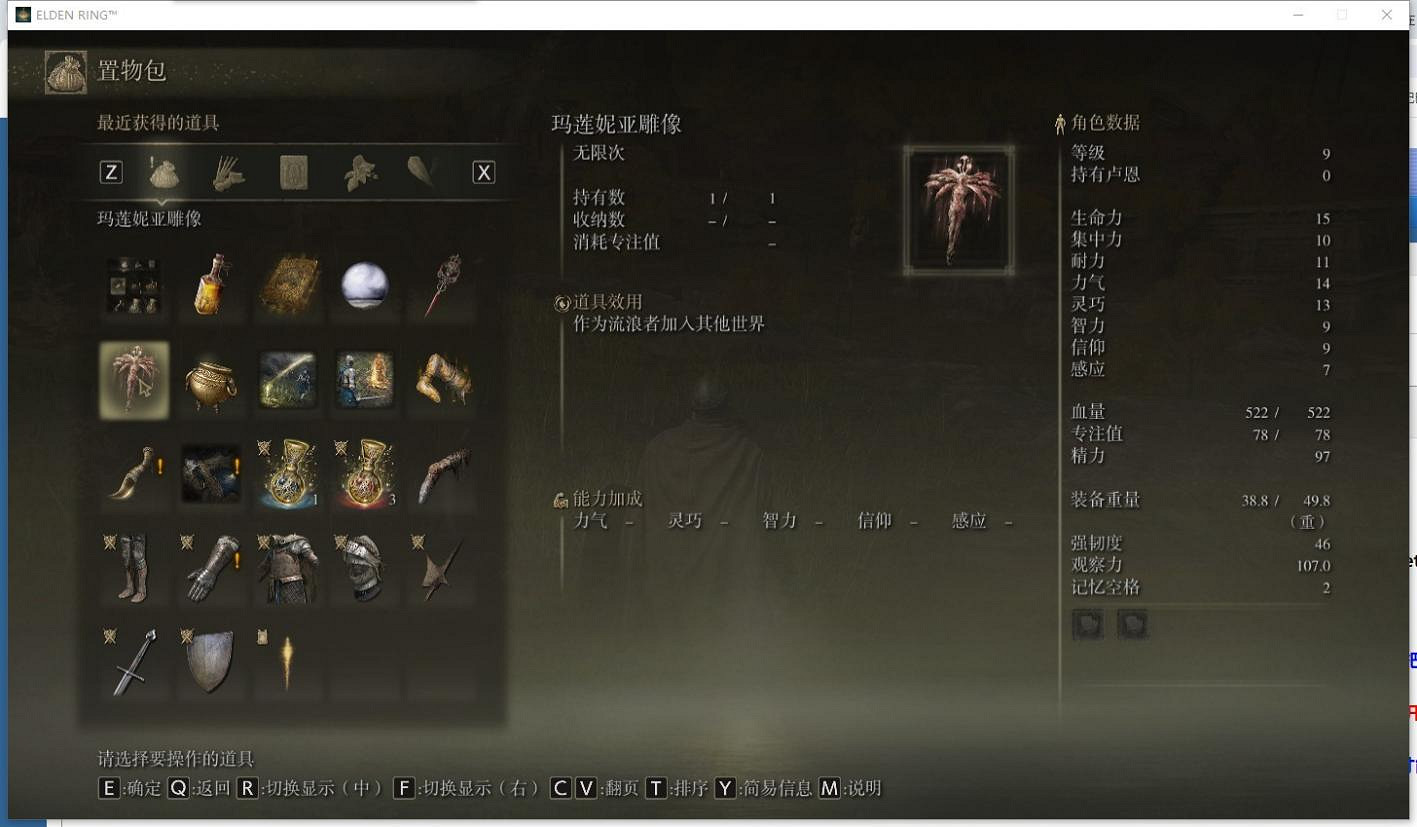
Task: Toggle the Y 简易信息 info display
Action: (x=768, y=789)
